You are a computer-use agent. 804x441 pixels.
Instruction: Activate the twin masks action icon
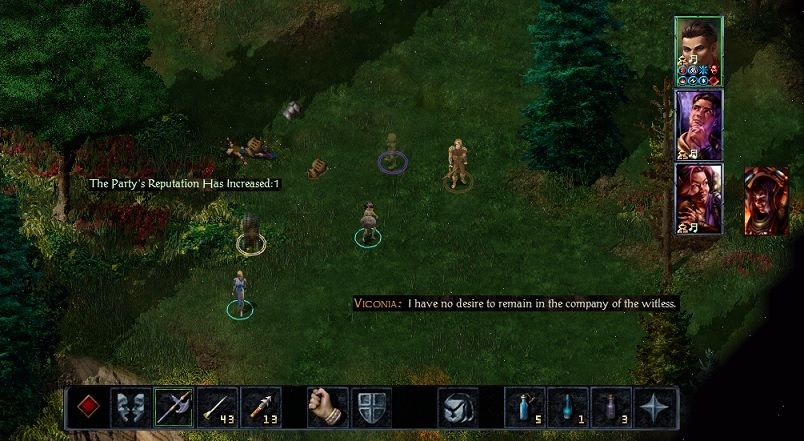[x=130, y=408]
